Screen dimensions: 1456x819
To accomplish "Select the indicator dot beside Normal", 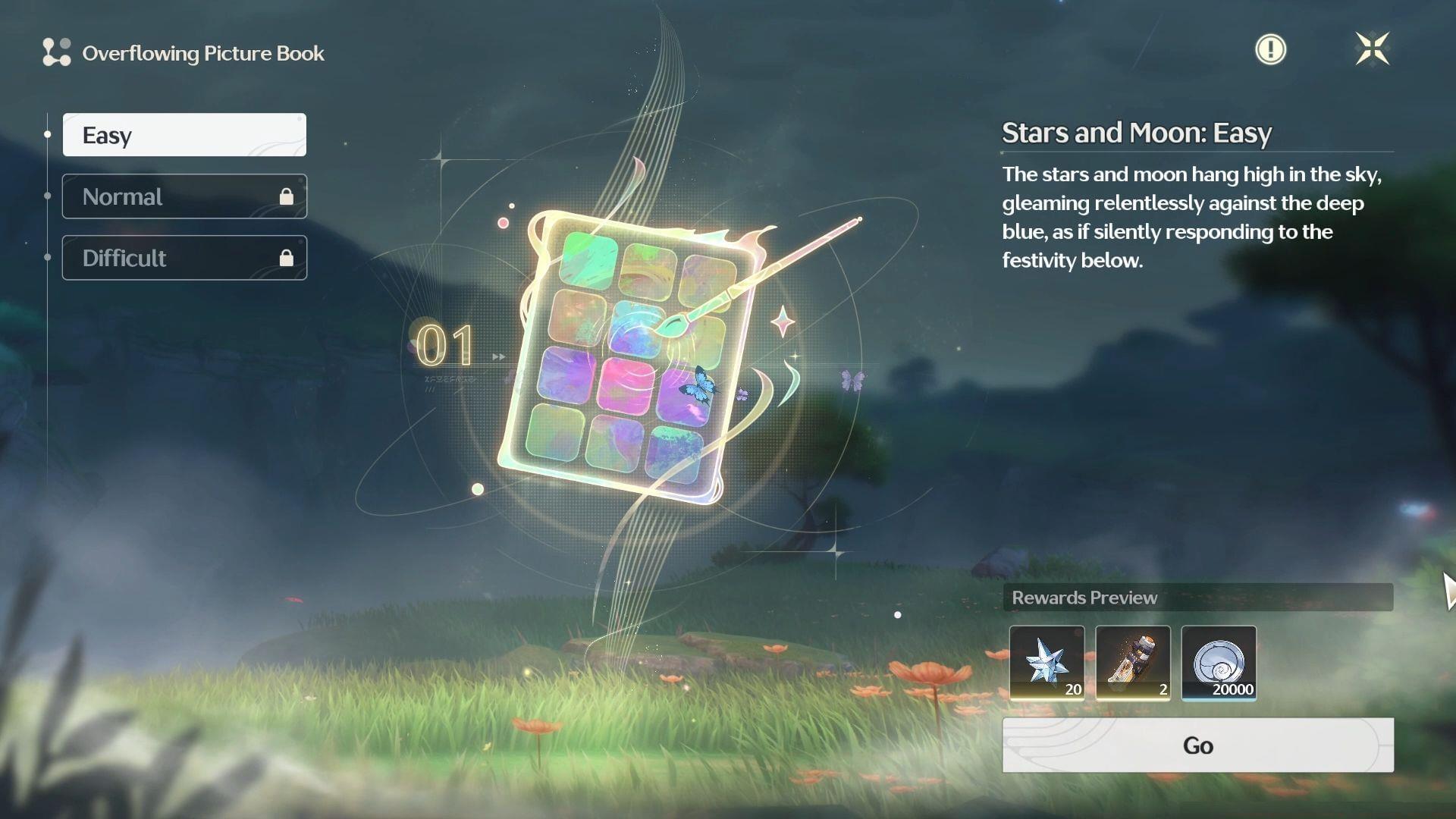I will coord(47,196).
